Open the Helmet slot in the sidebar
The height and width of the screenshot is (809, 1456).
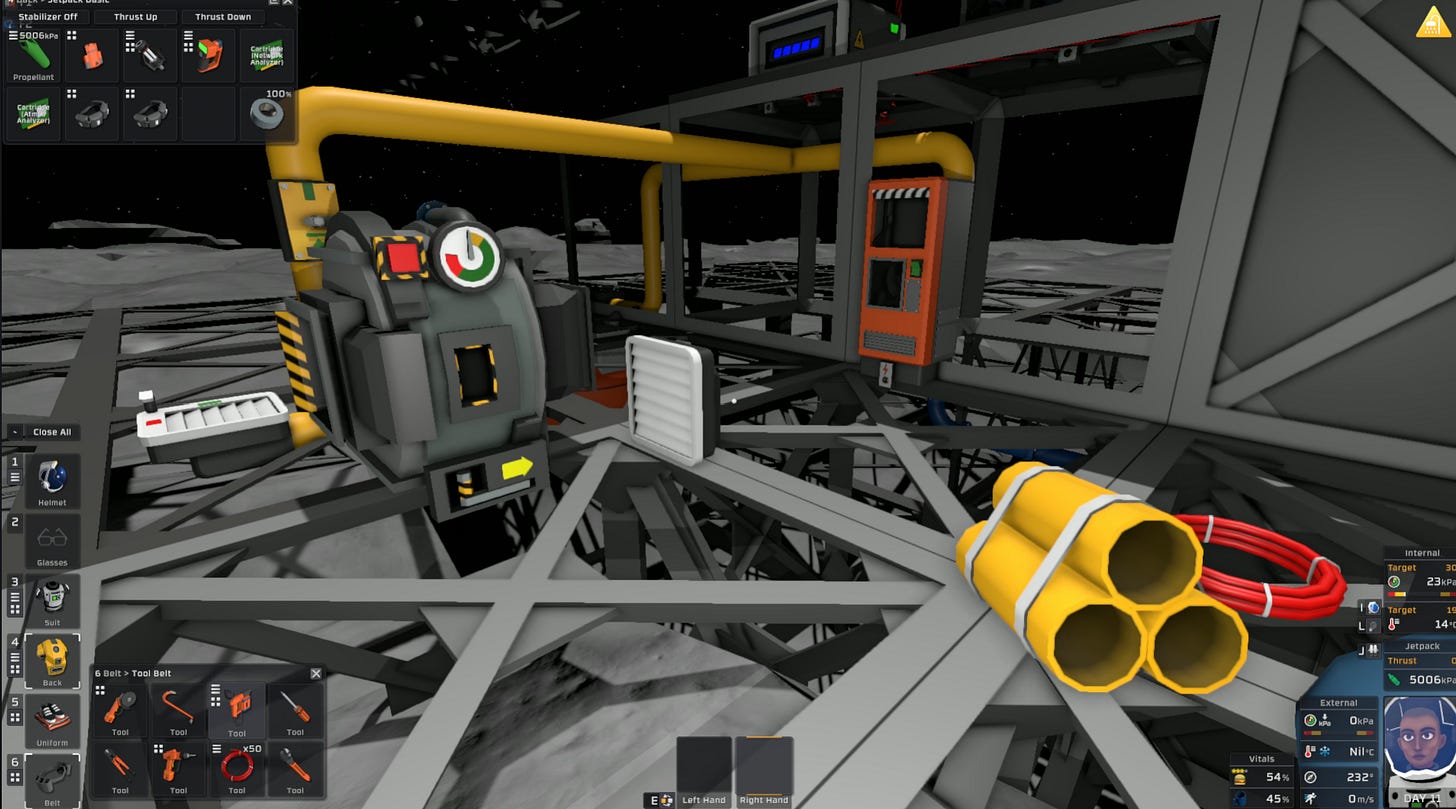point(52,477)
